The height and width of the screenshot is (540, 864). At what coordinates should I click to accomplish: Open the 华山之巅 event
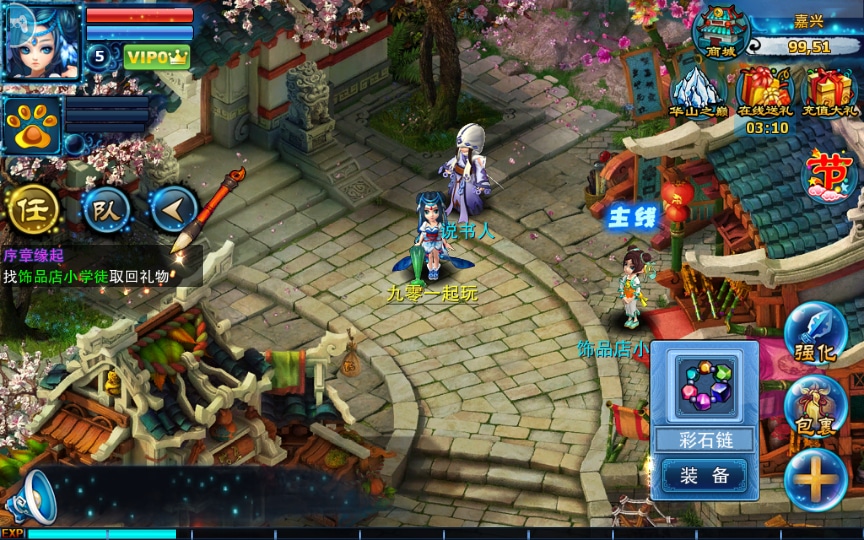[x=699, y=93]
